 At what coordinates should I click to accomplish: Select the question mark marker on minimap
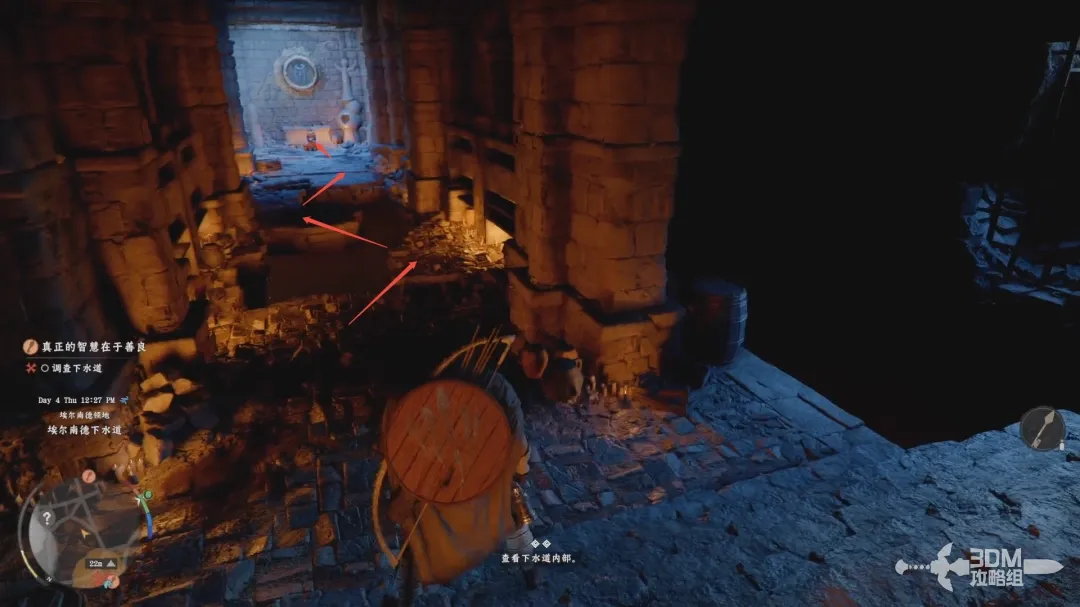46,518
